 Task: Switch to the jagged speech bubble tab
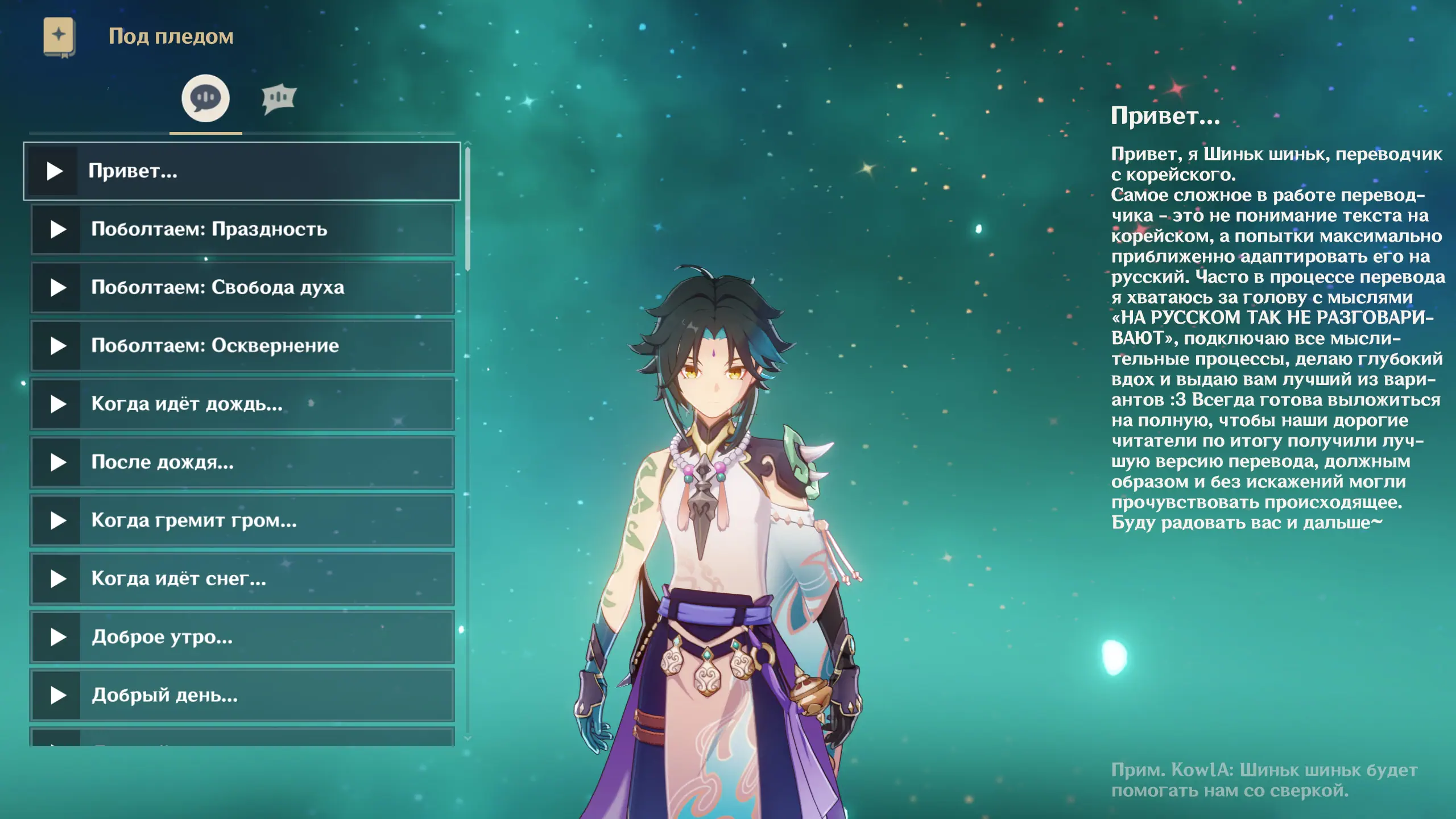pyautogui.click(x=279, y=99)
